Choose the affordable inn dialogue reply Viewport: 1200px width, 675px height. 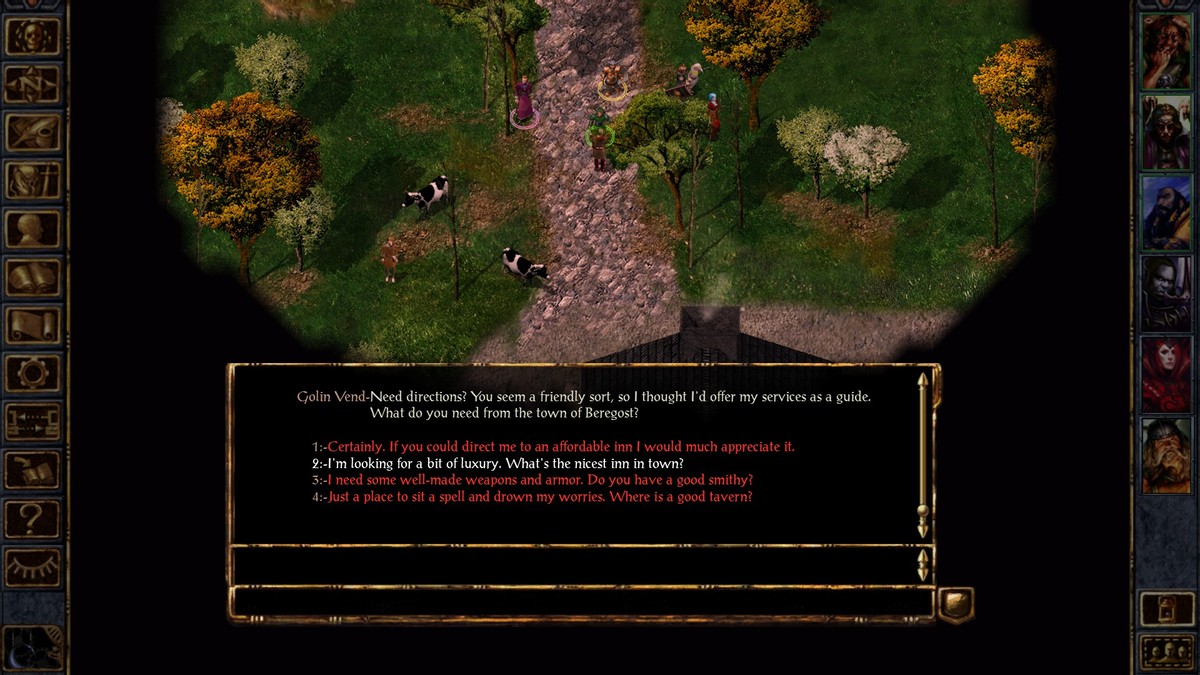tap(561, 447)
